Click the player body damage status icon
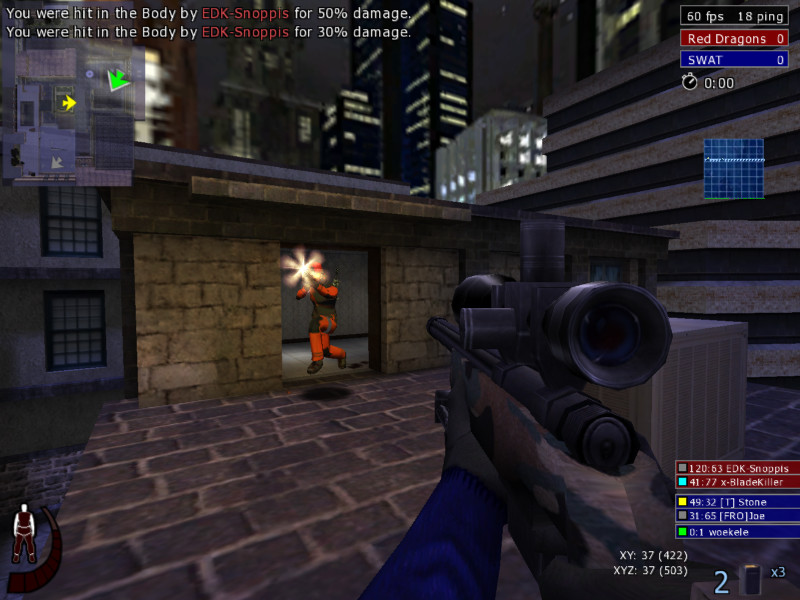This screenshot has width=800, height=600. coord(23,536)
